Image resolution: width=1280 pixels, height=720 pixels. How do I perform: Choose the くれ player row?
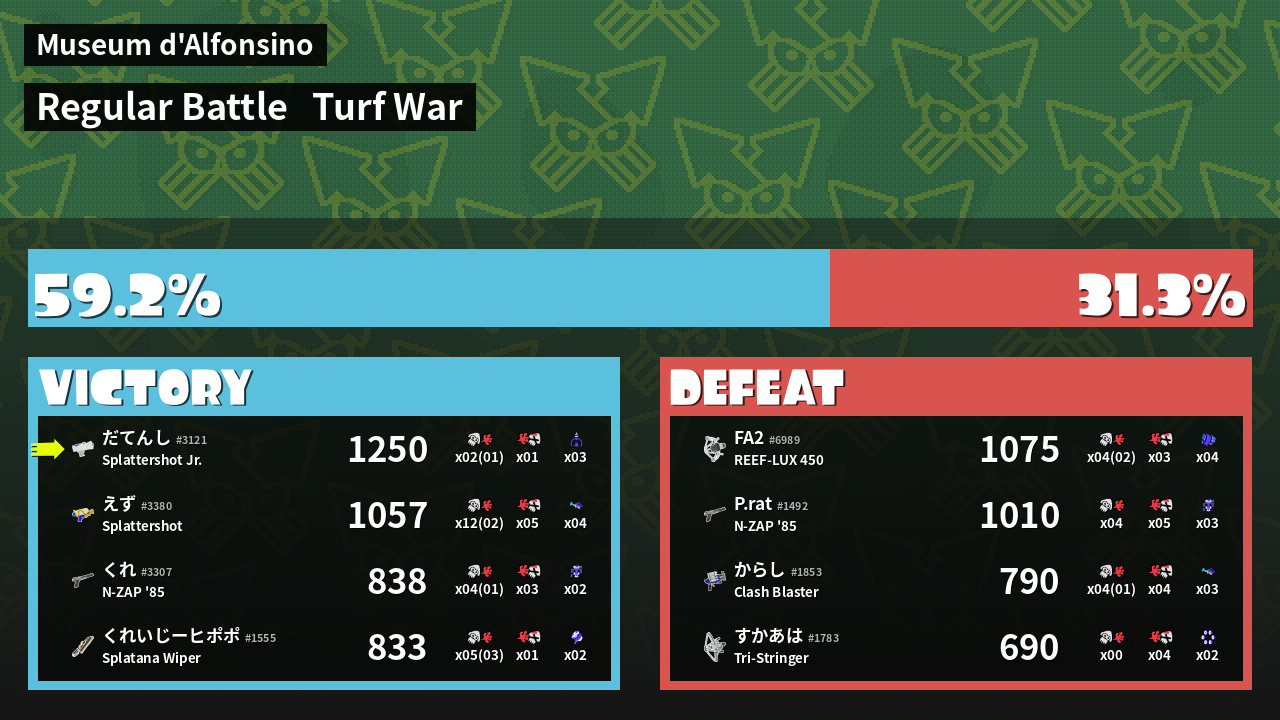tap(324, 581)
